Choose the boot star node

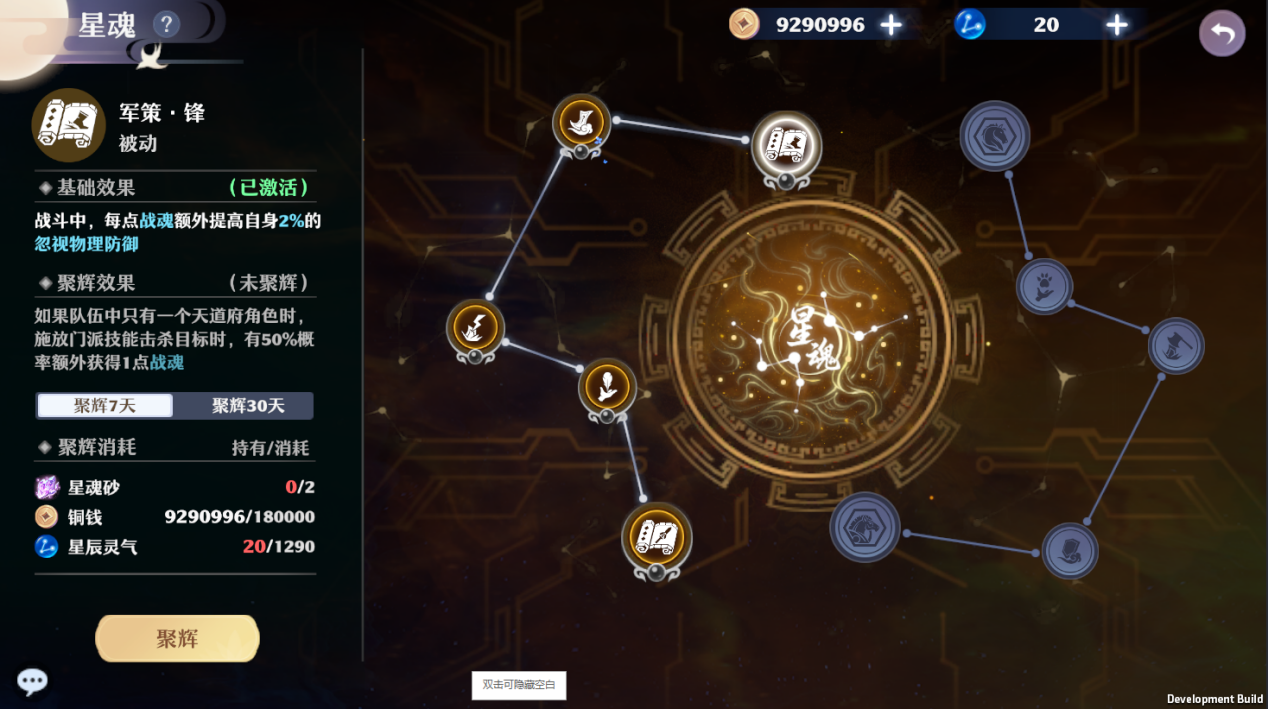(581, 124)
